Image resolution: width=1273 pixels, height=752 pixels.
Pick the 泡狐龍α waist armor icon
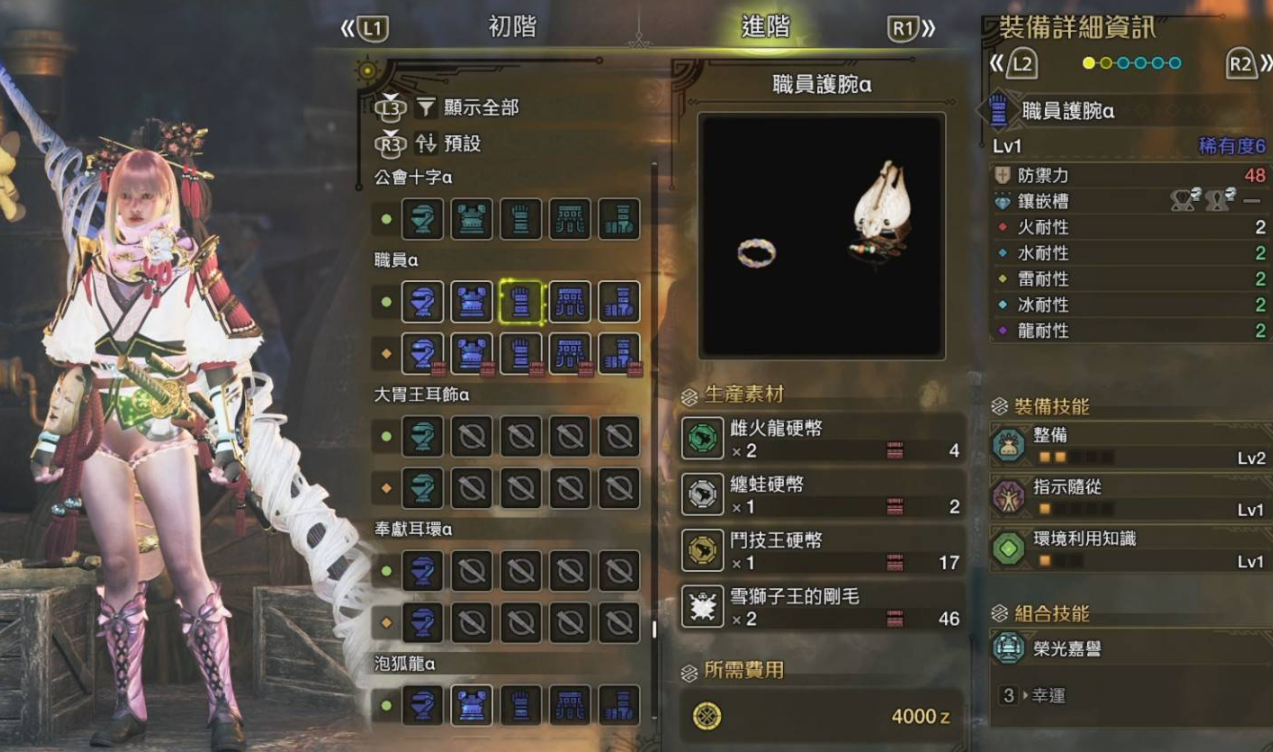pos(570,705)
